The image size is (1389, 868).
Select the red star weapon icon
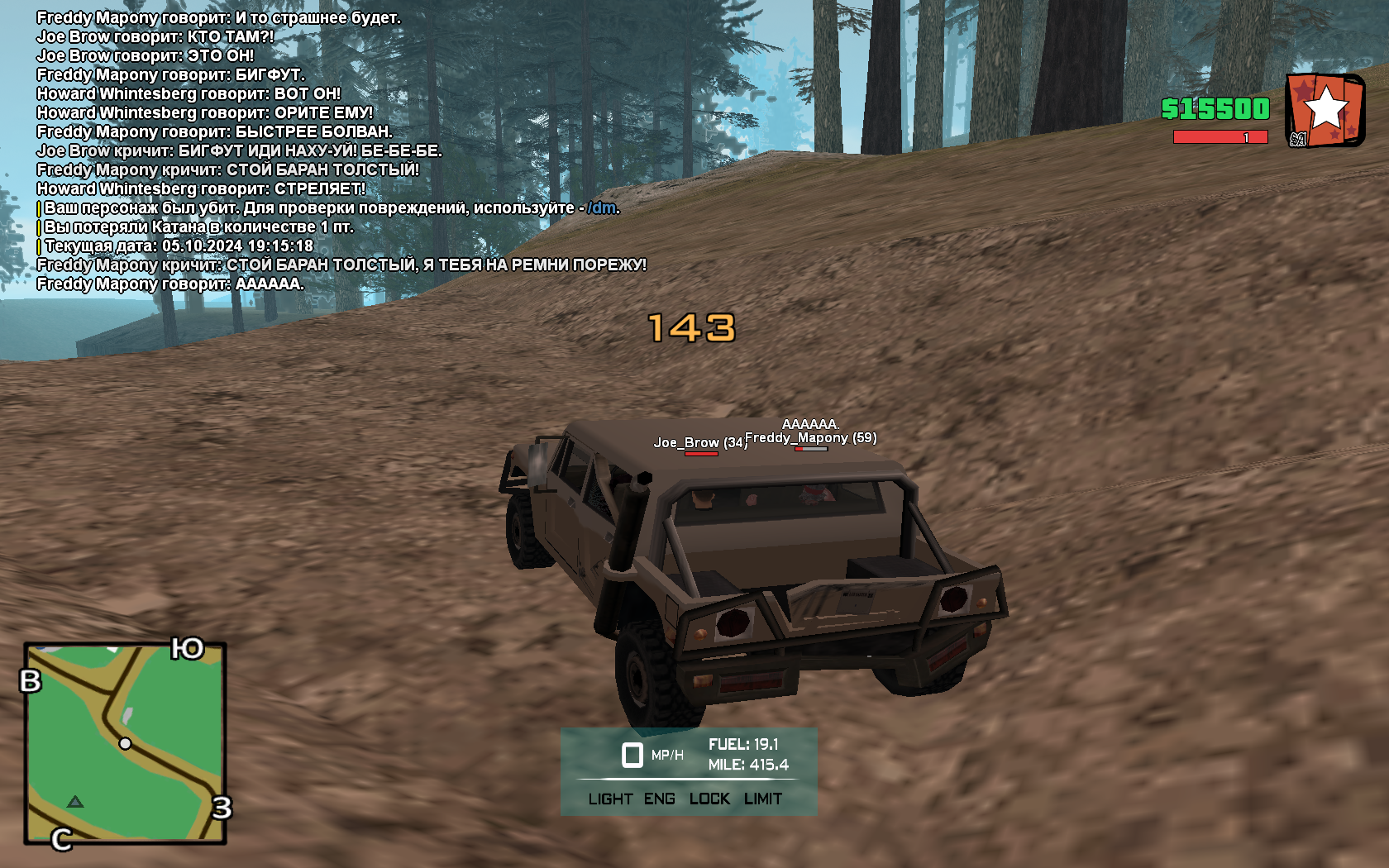tap(1325, 110)
